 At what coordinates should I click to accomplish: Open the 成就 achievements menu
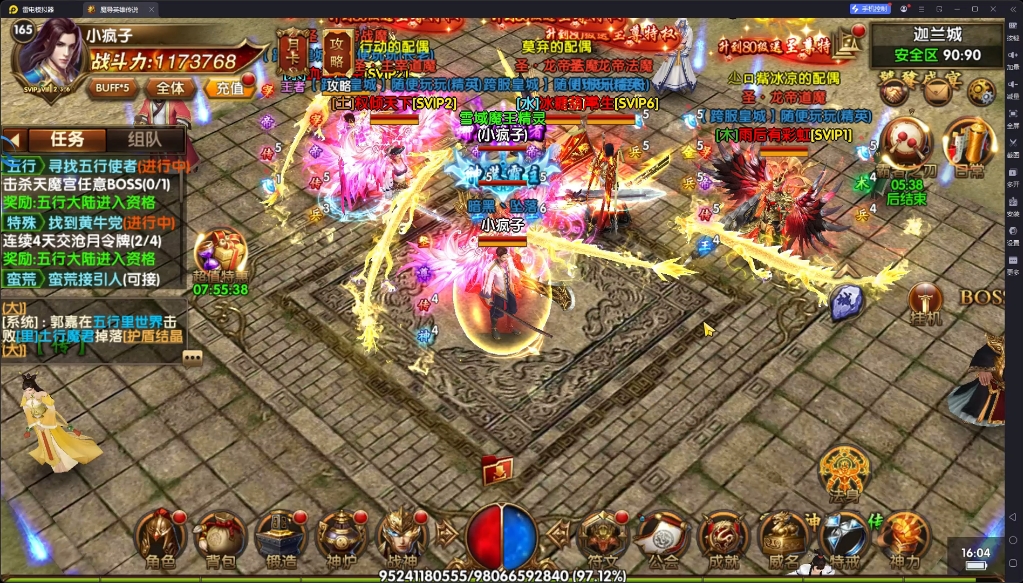722,535
